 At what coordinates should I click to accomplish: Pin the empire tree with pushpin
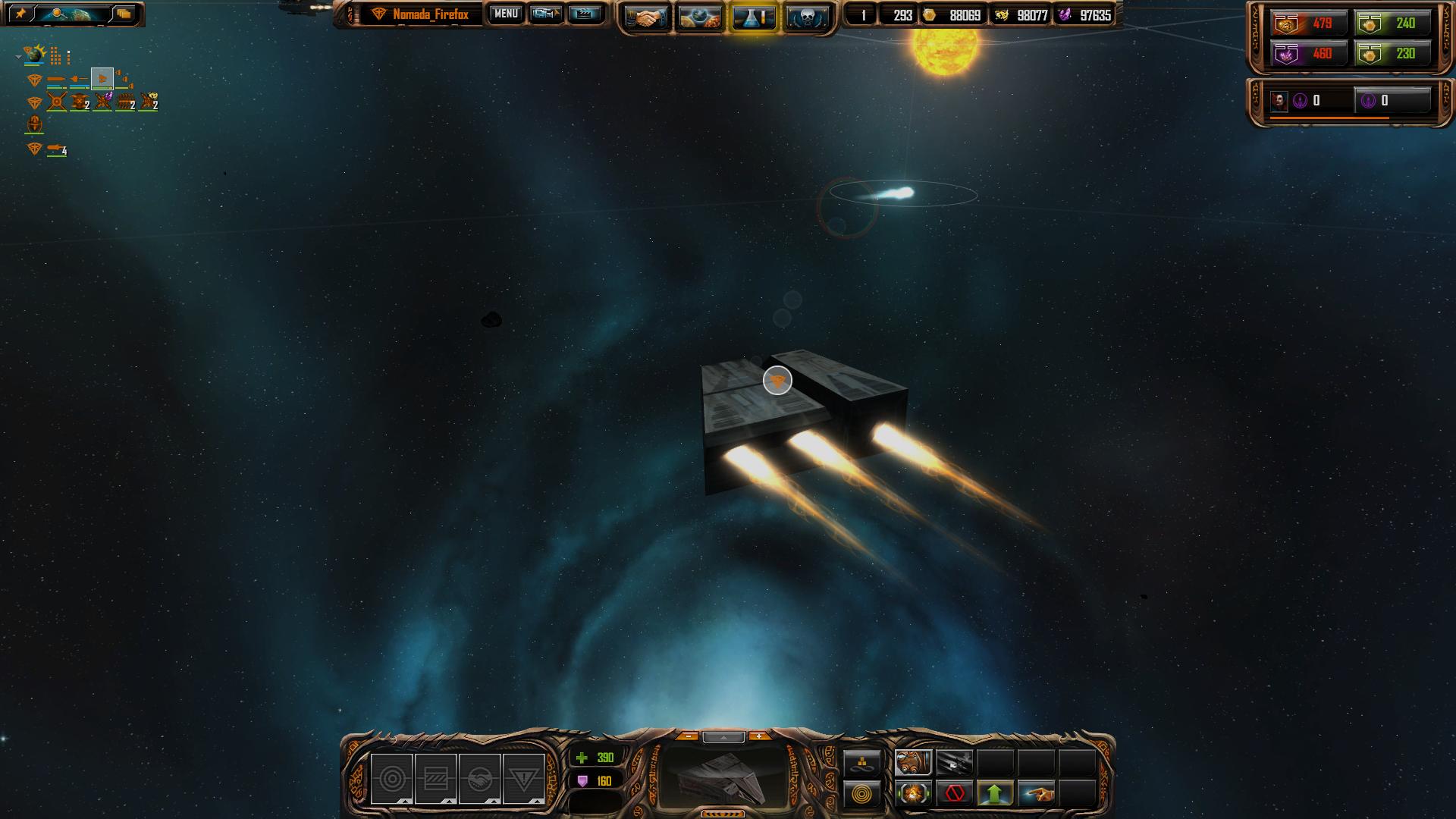coord(21,14)
